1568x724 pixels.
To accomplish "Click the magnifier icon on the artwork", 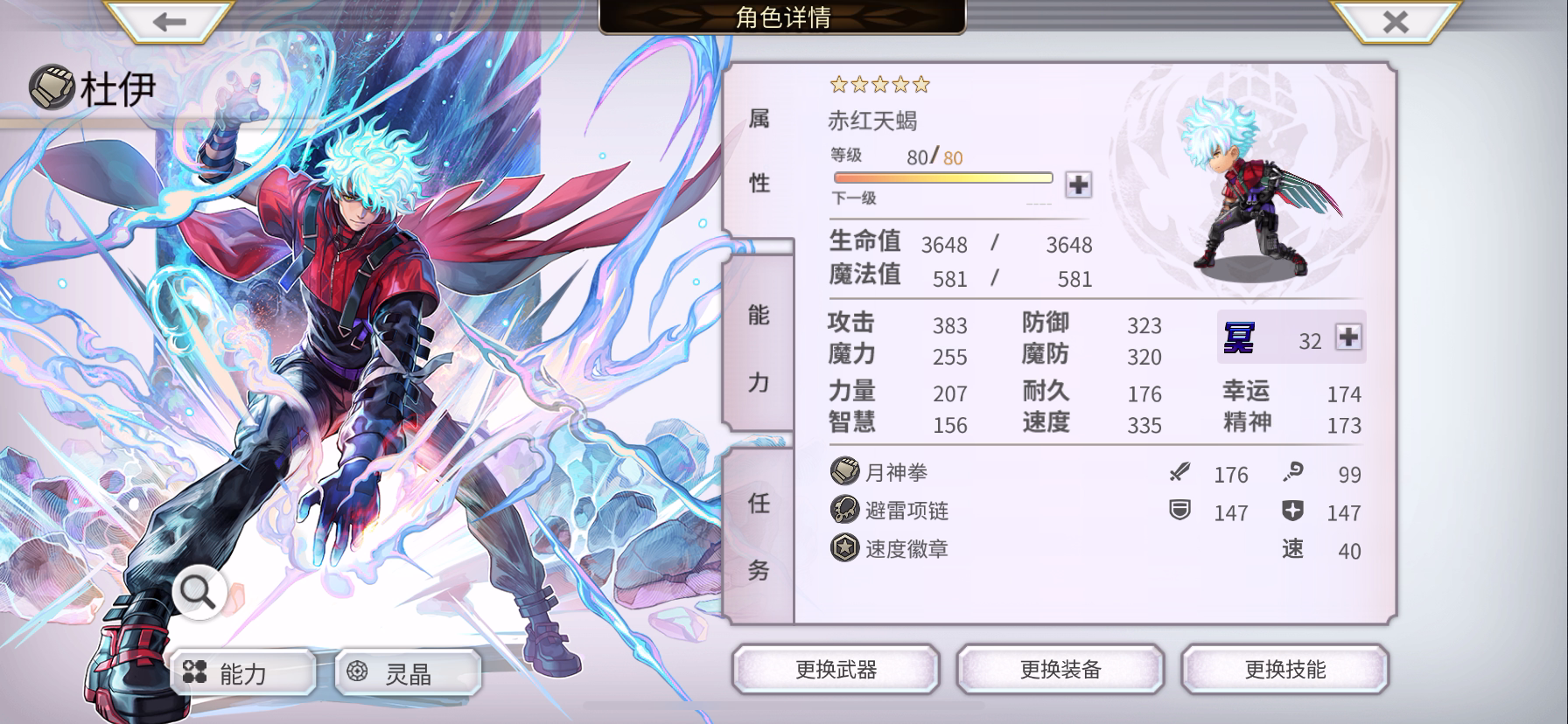I will (x=199, y=591).
